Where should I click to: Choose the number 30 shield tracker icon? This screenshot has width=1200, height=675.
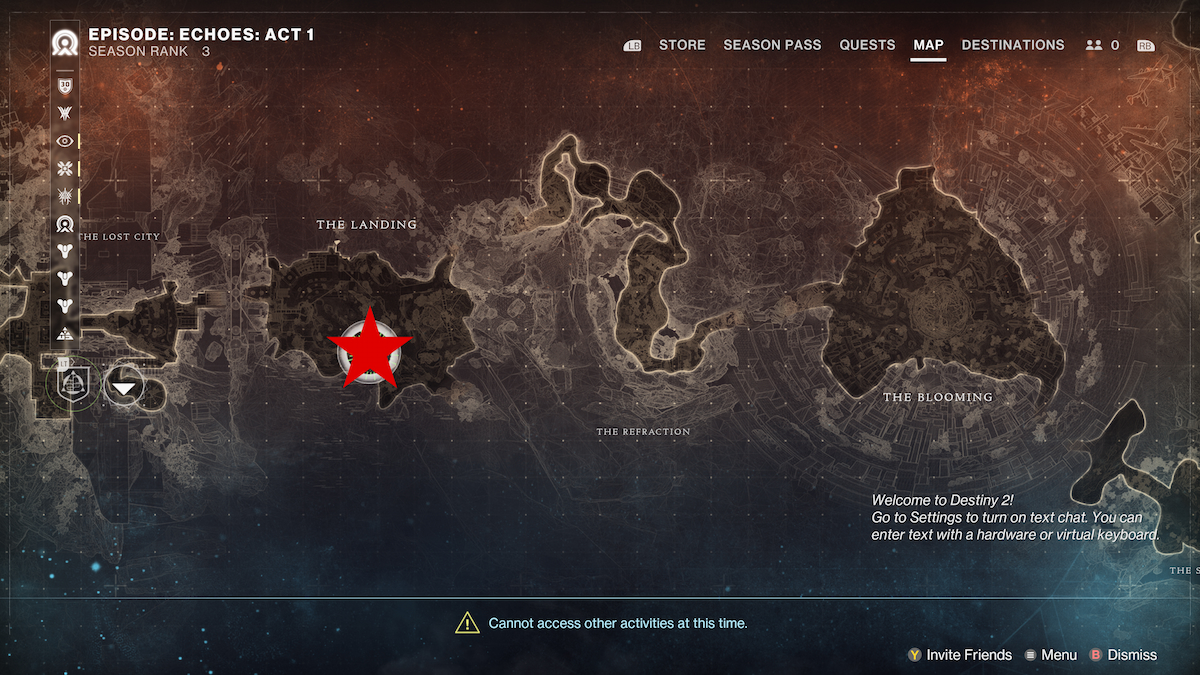pyautogui.click(x=65, y=86)
